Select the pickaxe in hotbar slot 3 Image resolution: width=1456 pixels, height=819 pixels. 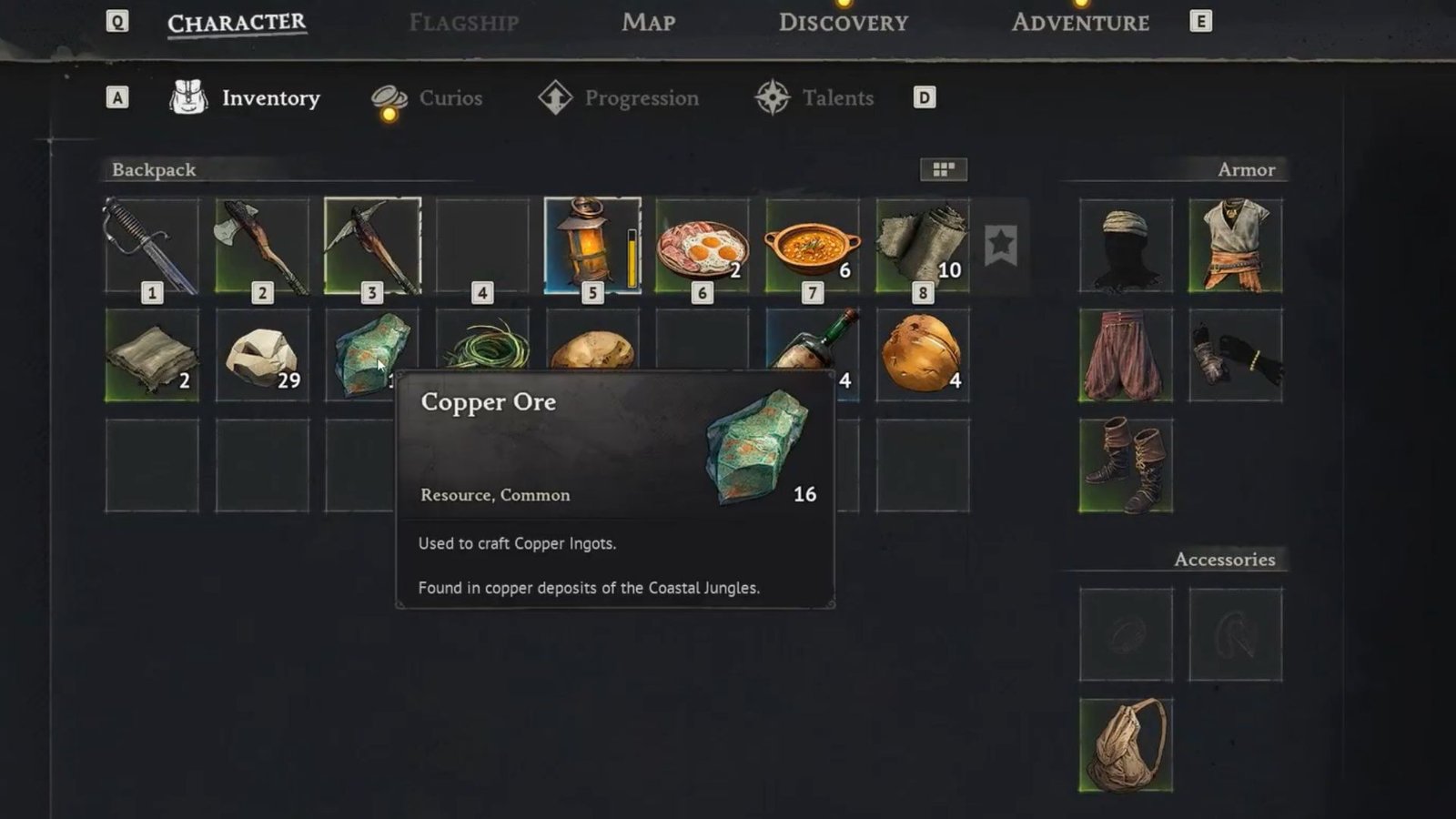tap(372, 246)
